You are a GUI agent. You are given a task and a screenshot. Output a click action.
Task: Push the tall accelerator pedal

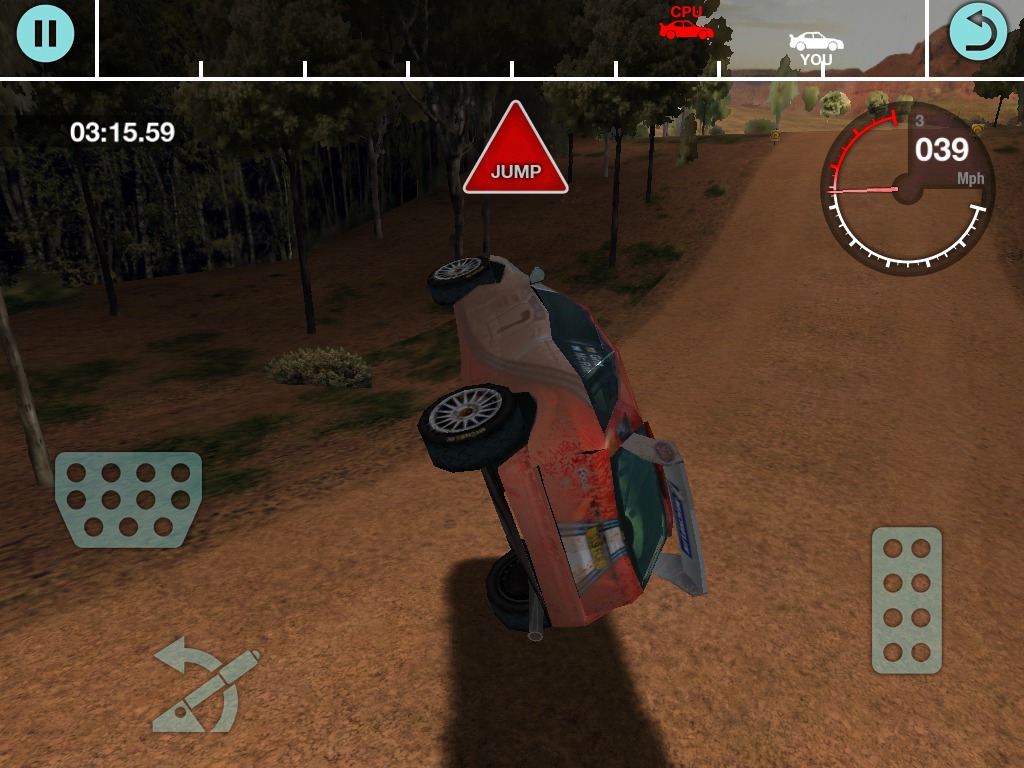pos(906,600)
